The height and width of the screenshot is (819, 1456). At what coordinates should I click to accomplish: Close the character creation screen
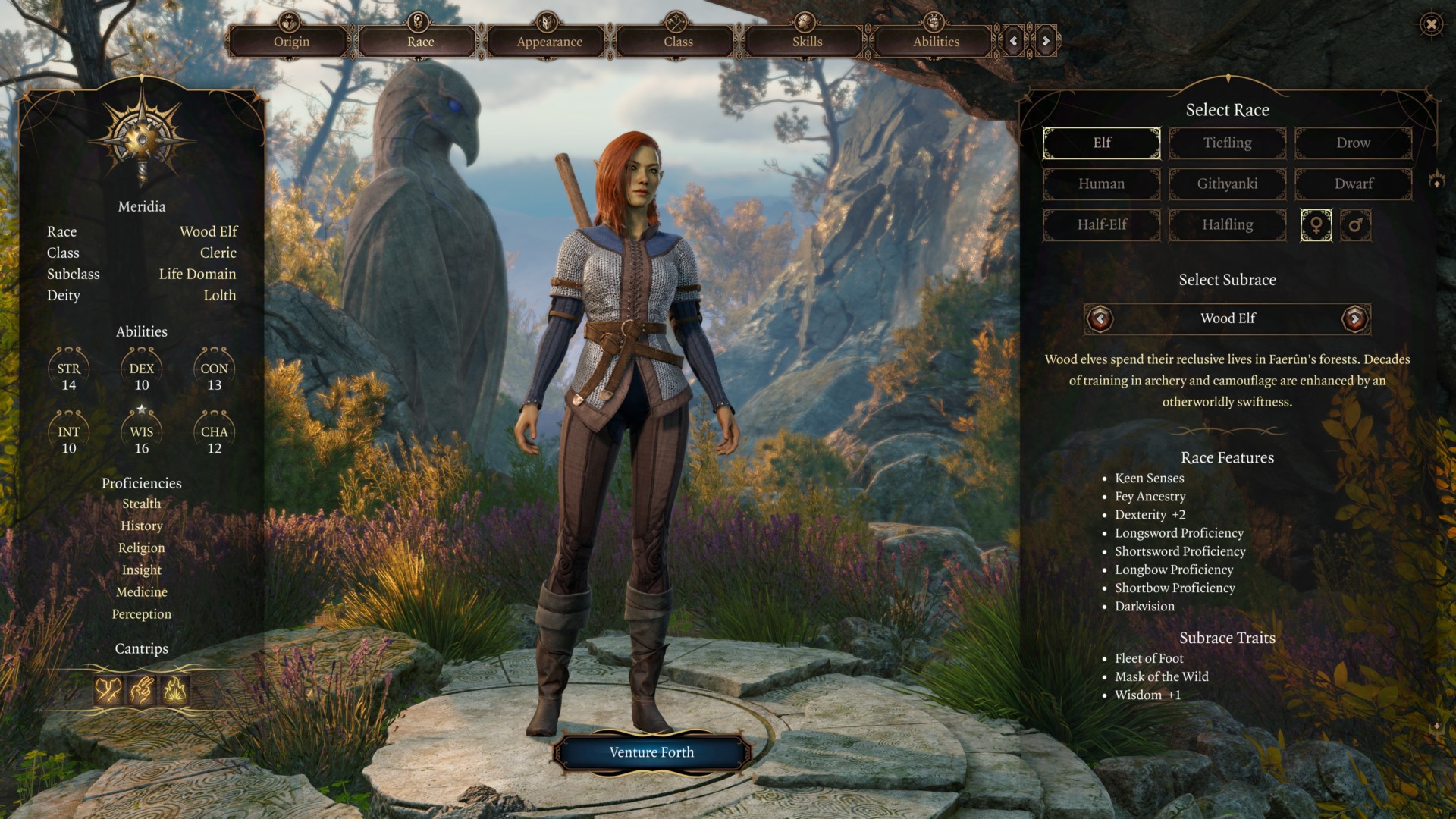(x=1431, y=25)
